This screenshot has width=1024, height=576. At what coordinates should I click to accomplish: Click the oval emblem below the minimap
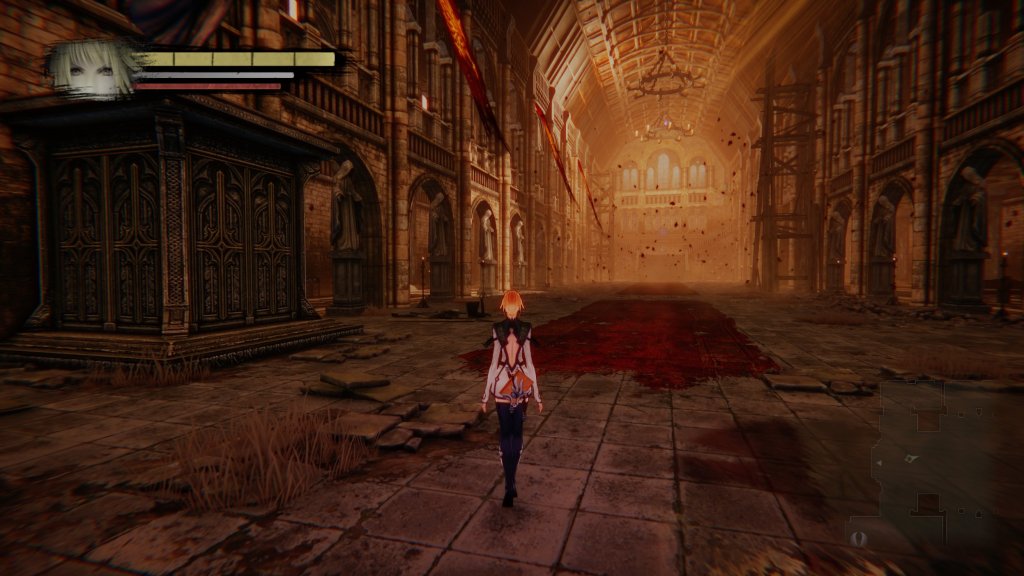coord(856,539)
